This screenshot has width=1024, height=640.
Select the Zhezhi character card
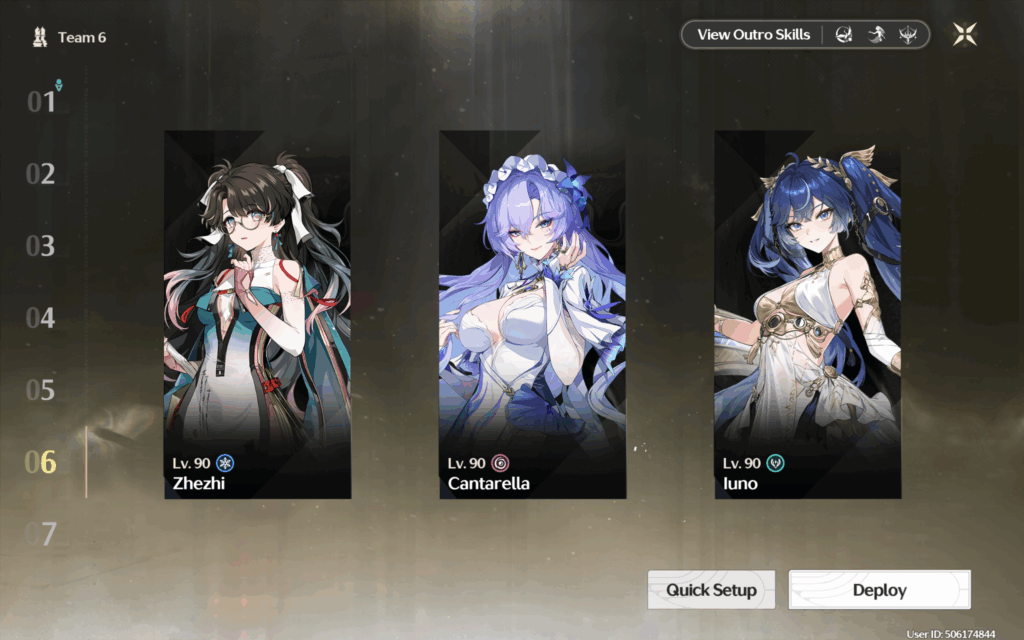pos(257,314)
